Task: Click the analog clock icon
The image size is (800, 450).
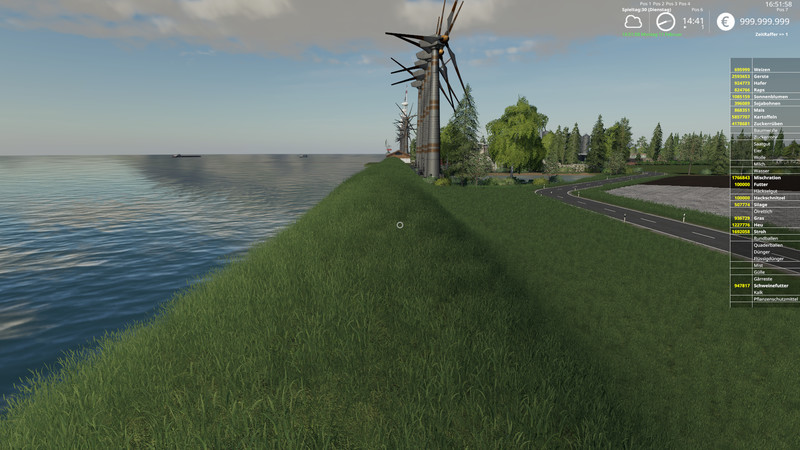Action: [x=665, y=21]
